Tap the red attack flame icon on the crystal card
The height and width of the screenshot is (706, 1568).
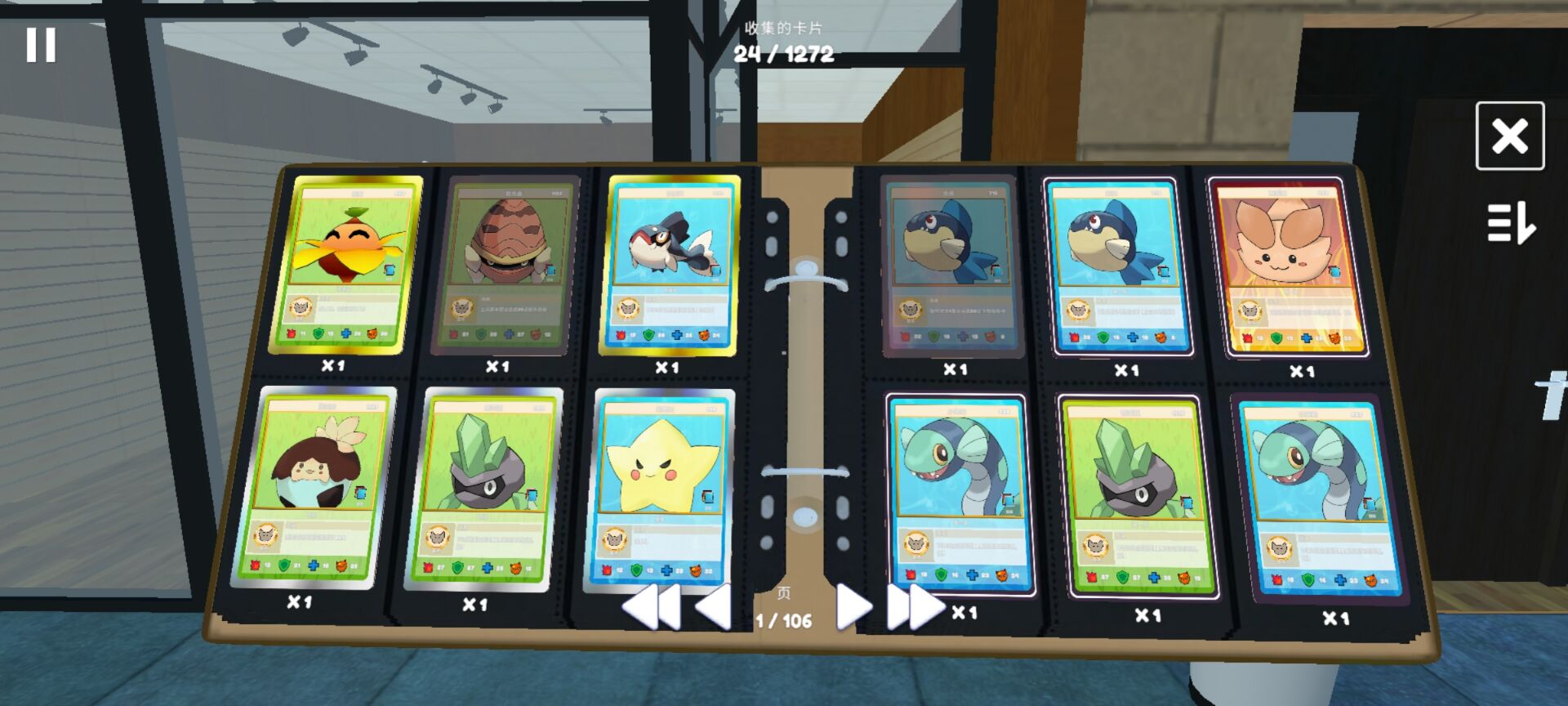(428, 568)
